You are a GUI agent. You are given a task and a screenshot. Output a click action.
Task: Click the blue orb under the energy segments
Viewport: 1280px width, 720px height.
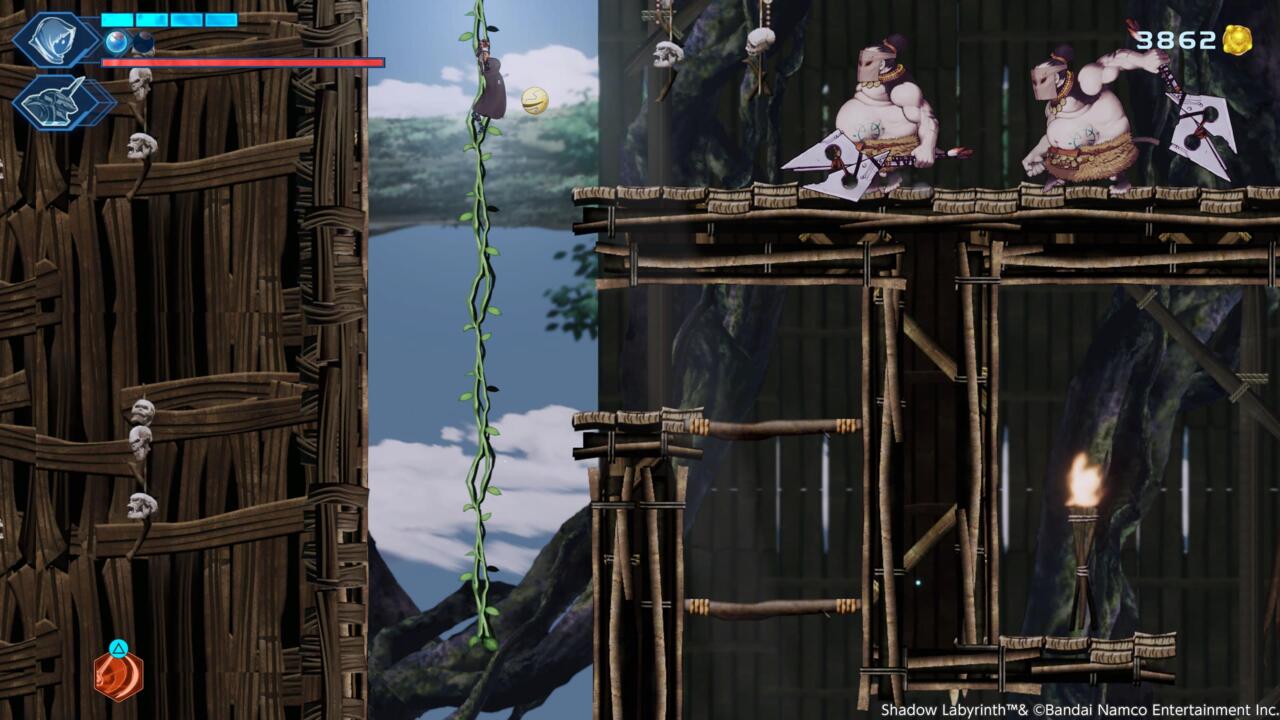click(117, 42)
